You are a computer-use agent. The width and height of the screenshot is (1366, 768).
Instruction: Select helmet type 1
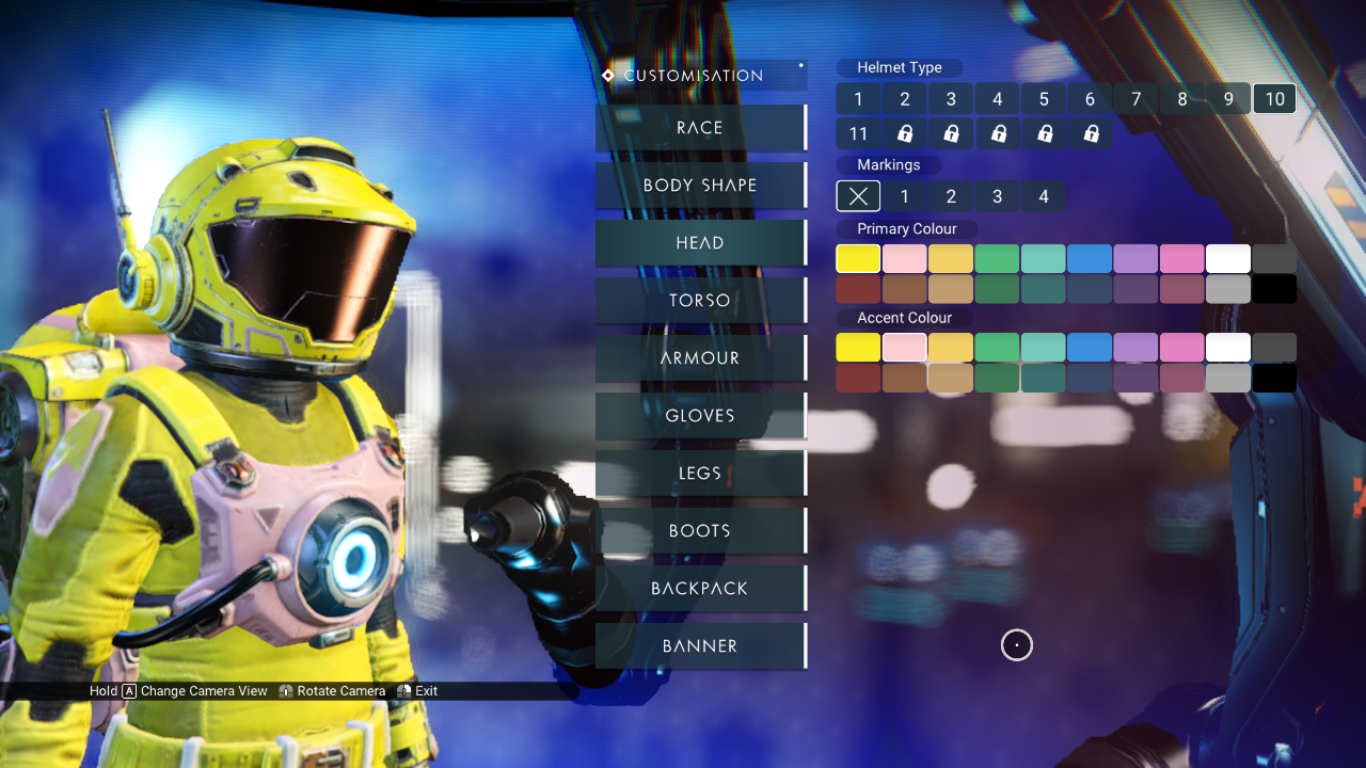(x=858, y=99)
